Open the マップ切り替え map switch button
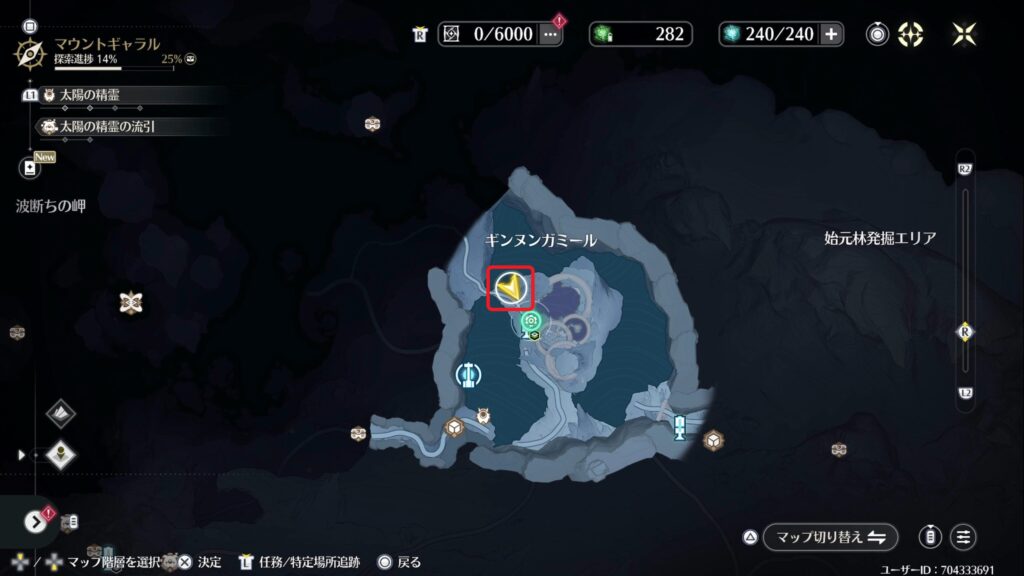This screenshot has width=1024, height=576. [830, 537]
